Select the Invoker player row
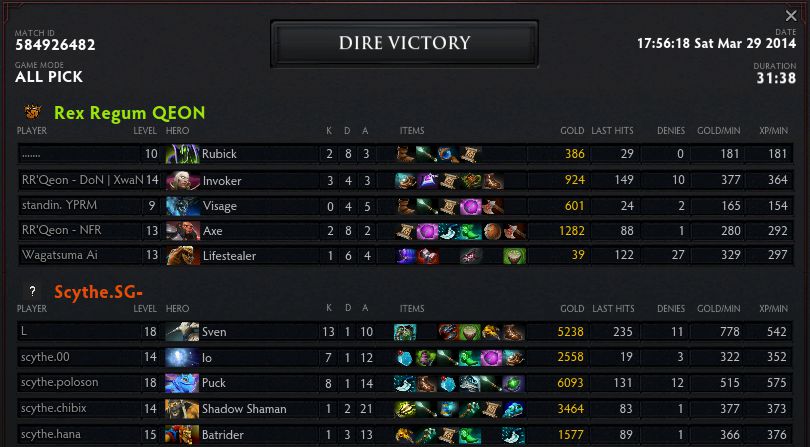Screen dimensions: 810x447 point(400,180)
